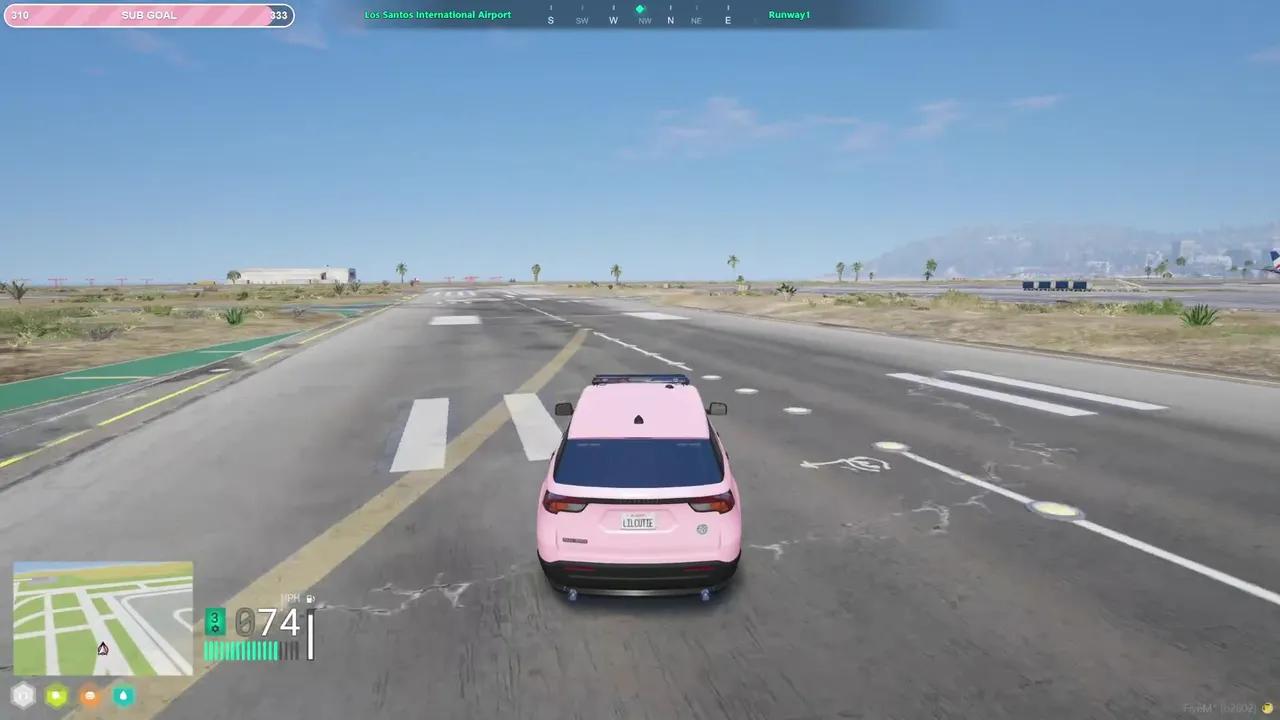This screenshot has width=1280, height=720.
Task: Click the teal water droplet thirst icon
Action: [x=123, y=696]
